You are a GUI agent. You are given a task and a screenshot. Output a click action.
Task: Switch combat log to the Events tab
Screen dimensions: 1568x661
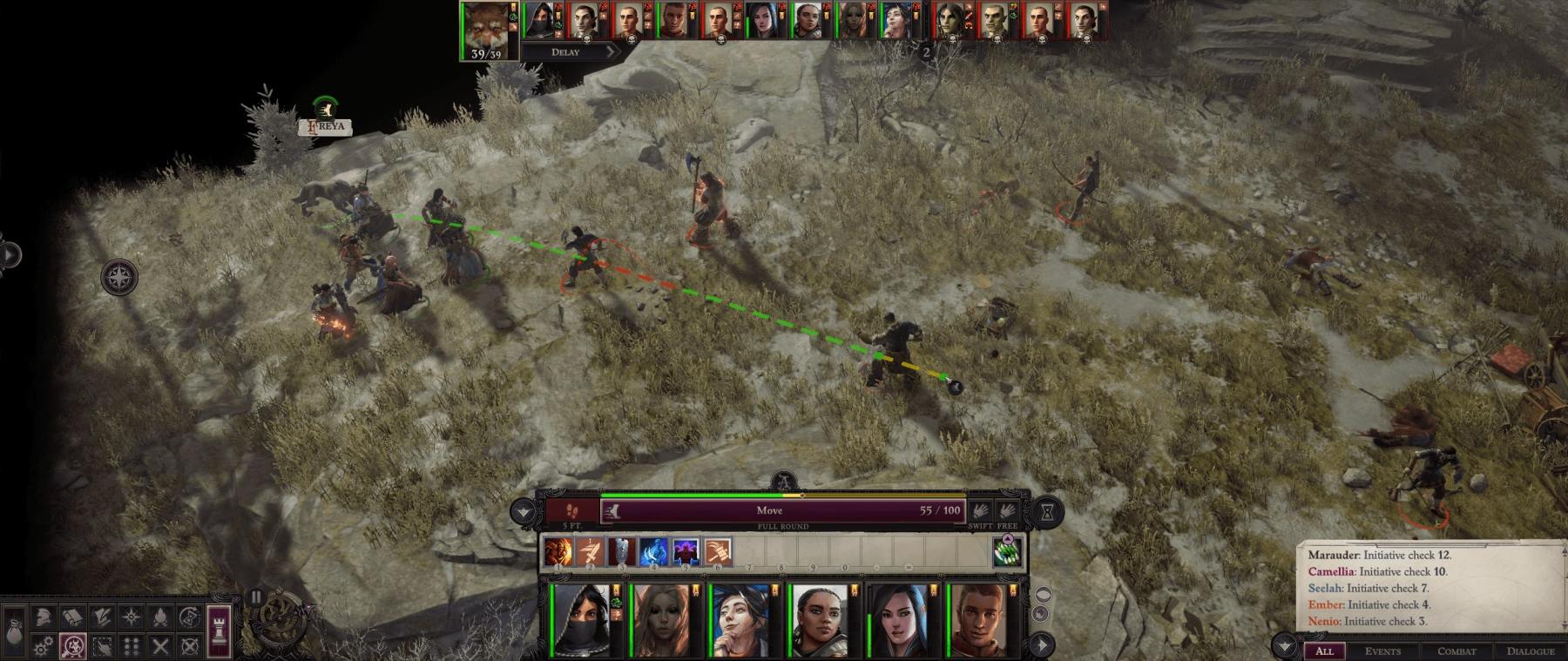click(x=1382, y=651)
